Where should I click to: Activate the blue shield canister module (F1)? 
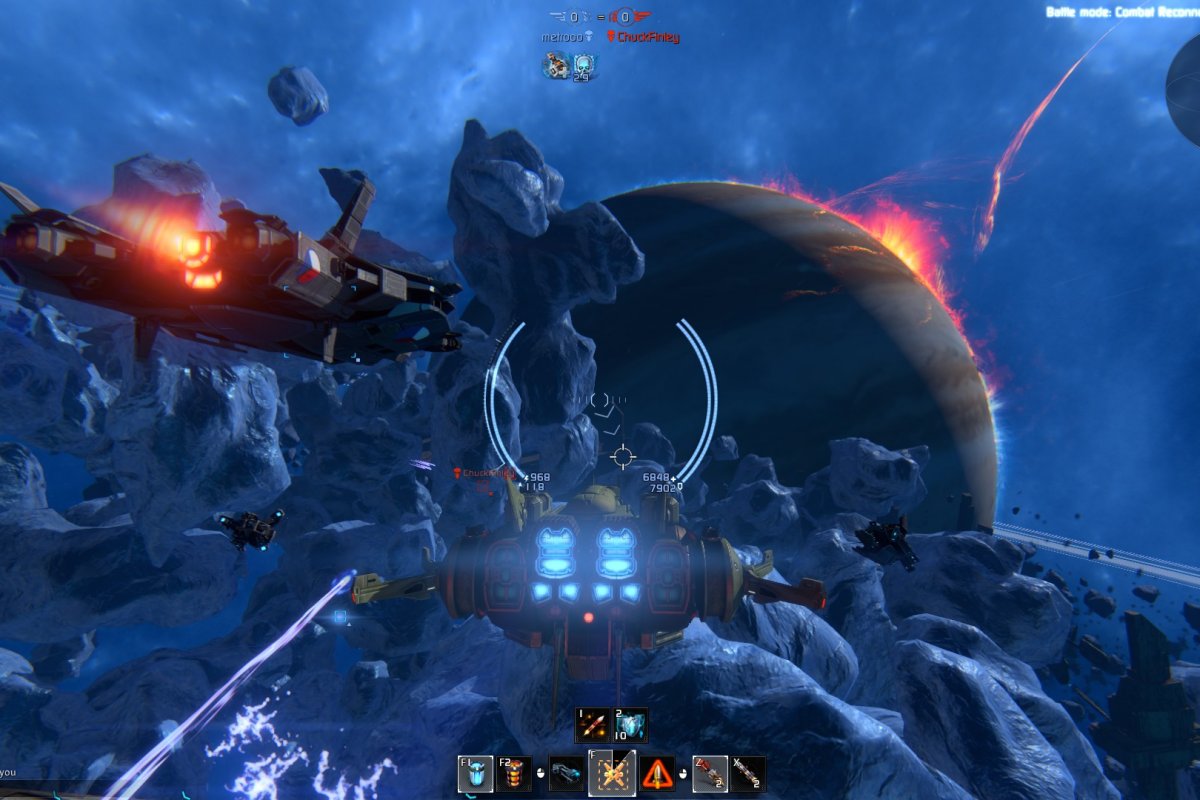click(x=476, y=774)
